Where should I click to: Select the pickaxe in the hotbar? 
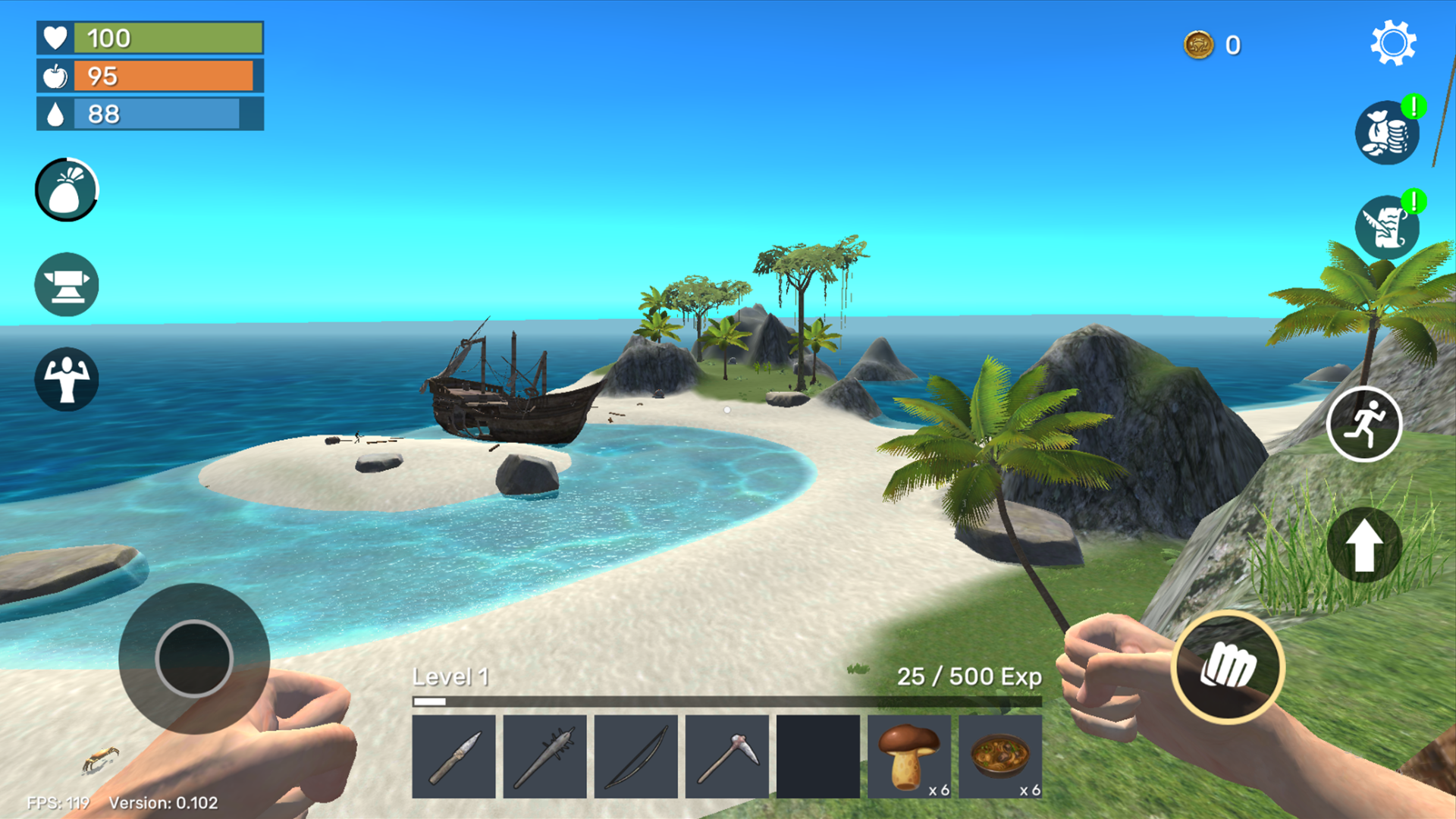(x=726, y=757)
